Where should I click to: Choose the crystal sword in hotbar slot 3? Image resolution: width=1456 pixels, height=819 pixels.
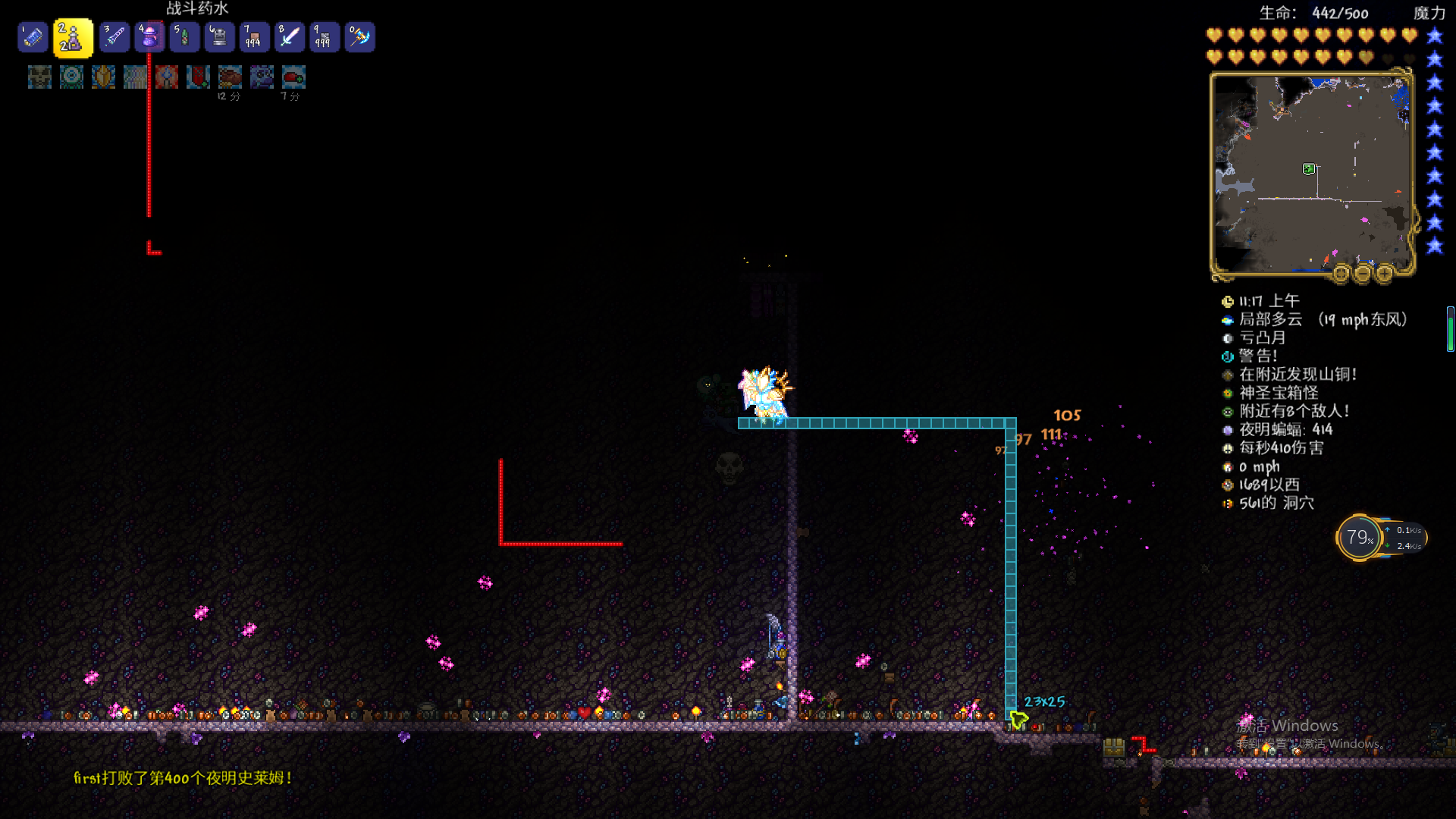(115, 37)
